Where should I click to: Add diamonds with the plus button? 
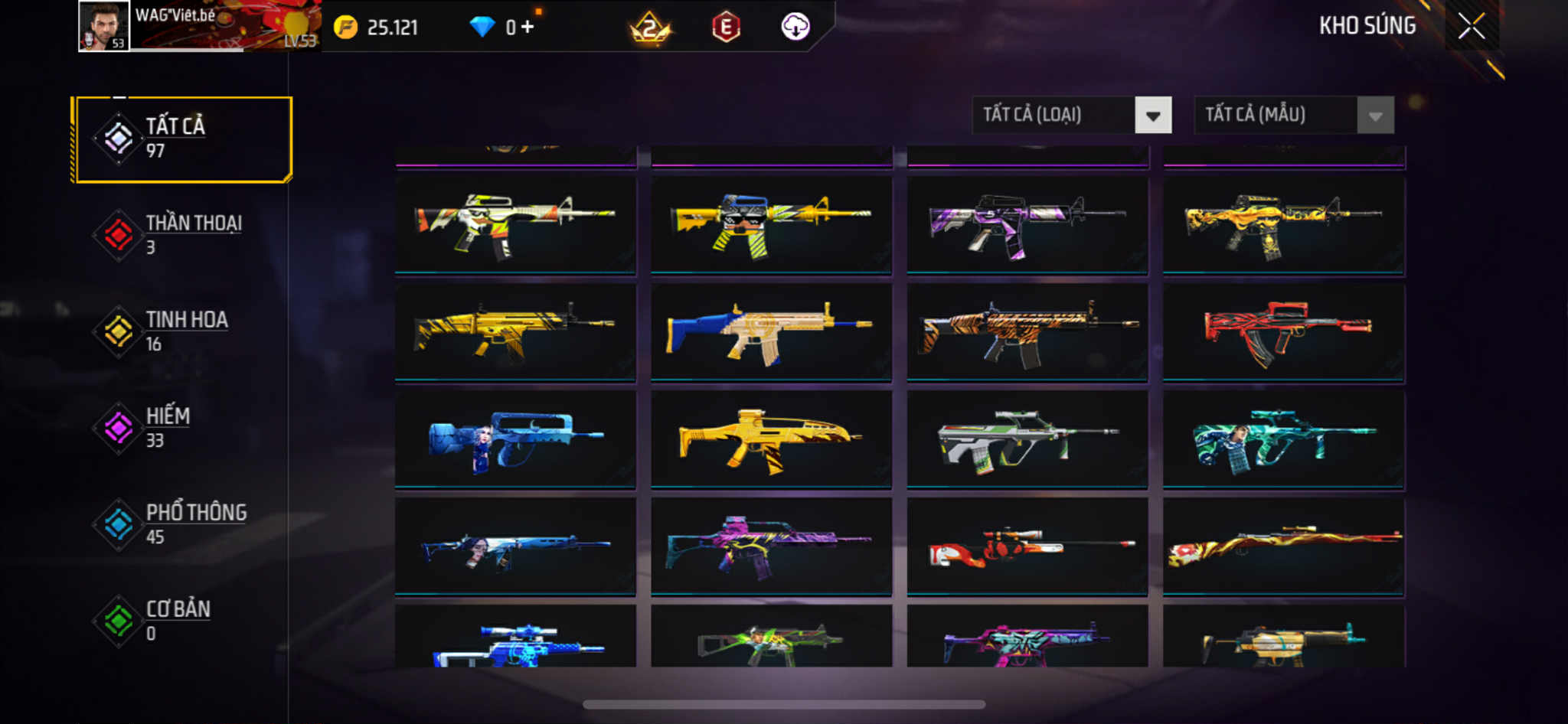pyautogui.click(x=527, y=28)
